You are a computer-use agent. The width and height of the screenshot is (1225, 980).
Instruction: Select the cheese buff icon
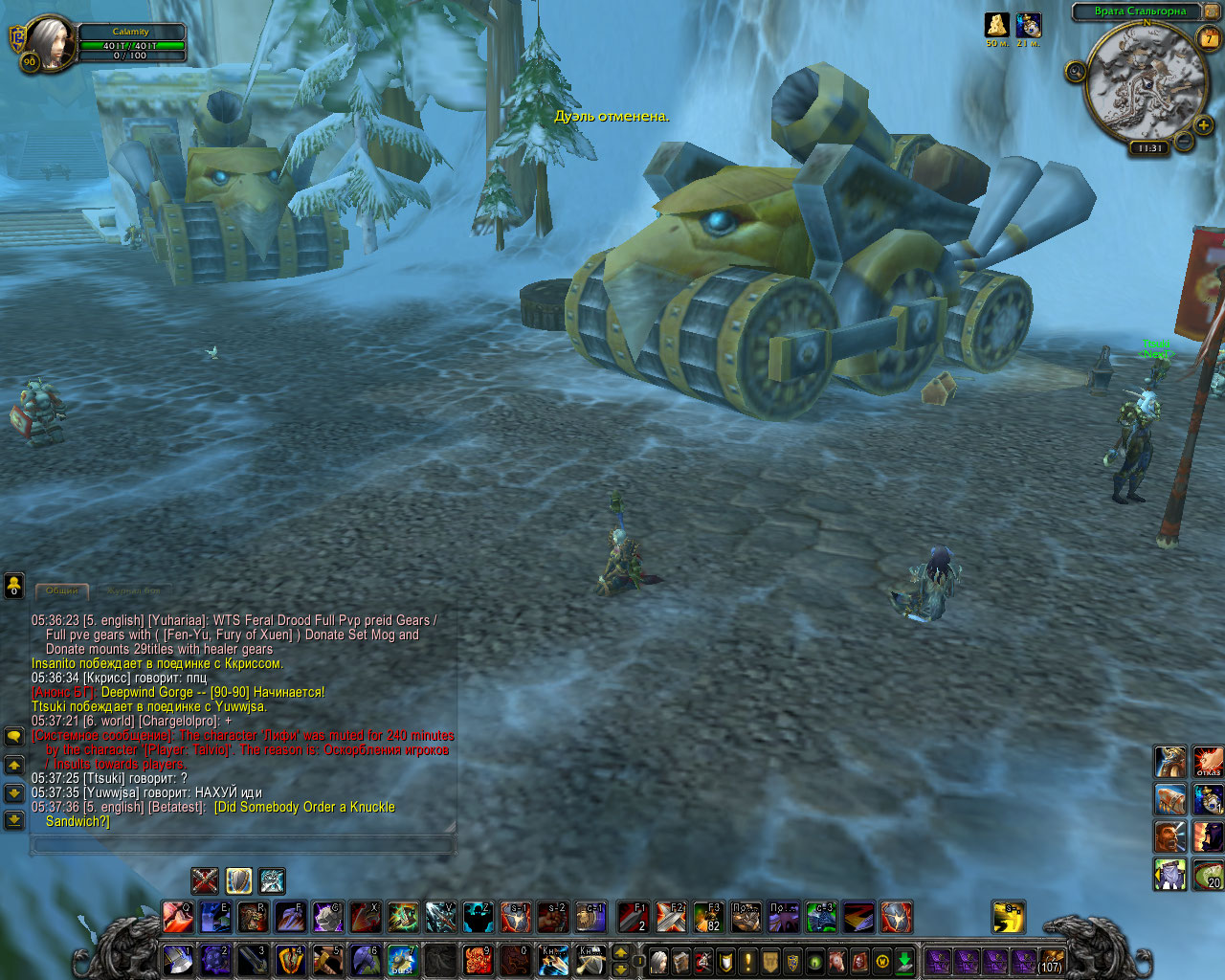997,25
